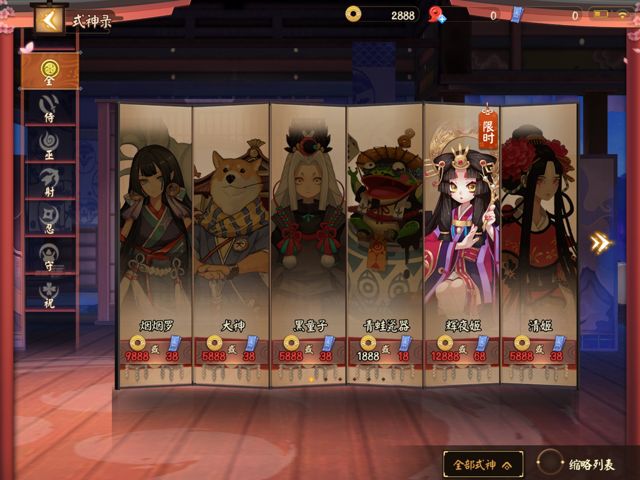
Task: Select the 全 (all) category tab
Action: pyautogui.click(x=49, y=69)
